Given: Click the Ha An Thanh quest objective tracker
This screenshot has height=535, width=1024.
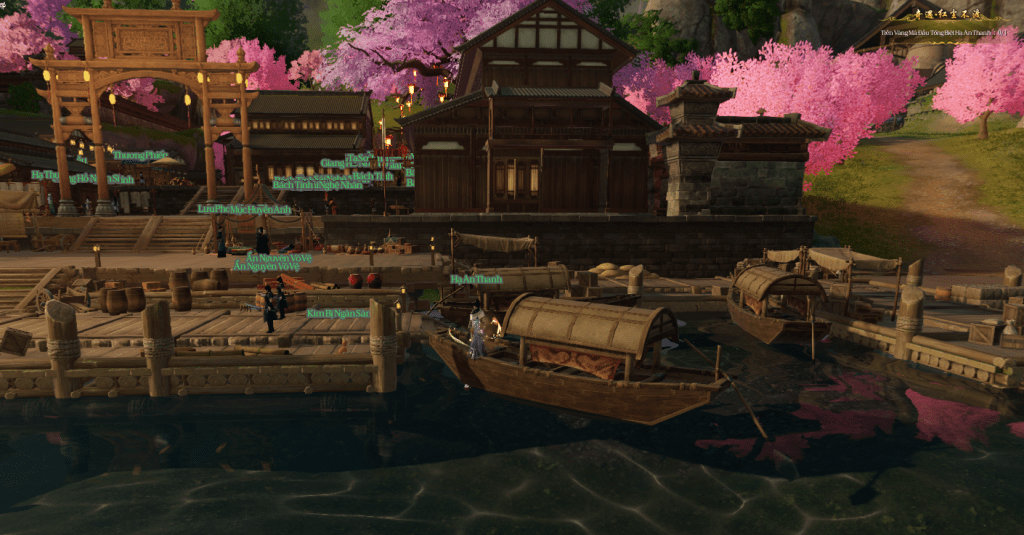Looking at the screenshot, I should 945,34.
